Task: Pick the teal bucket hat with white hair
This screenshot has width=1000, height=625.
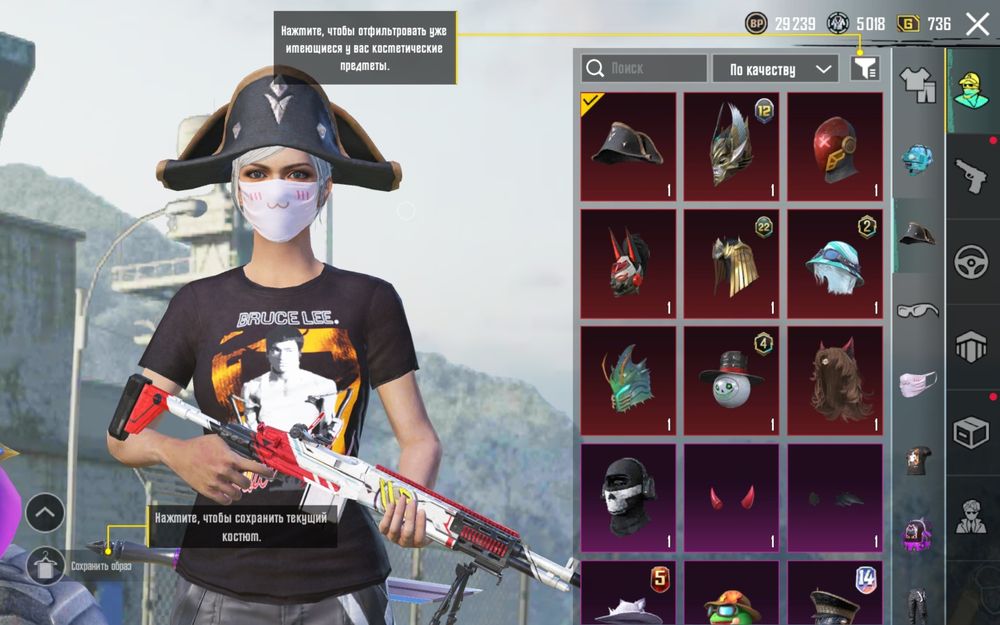Action: [835, 263]
